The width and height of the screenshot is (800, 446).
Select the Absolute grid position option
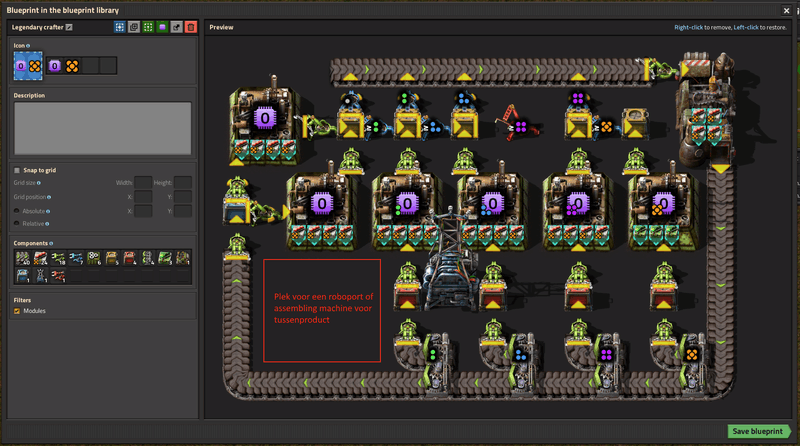tap(17, 211)
